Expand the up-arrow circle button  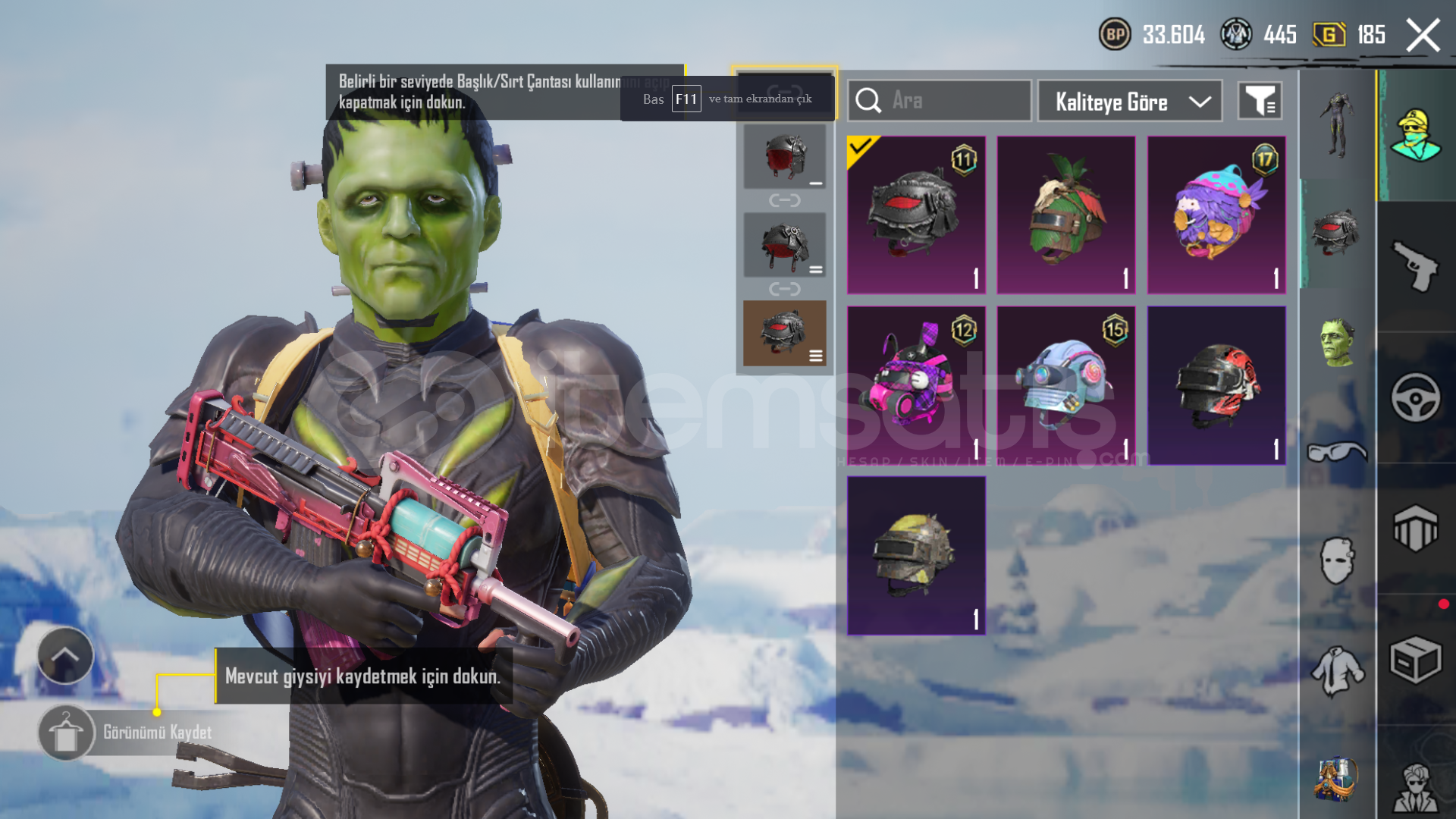(x=65, y=656)
